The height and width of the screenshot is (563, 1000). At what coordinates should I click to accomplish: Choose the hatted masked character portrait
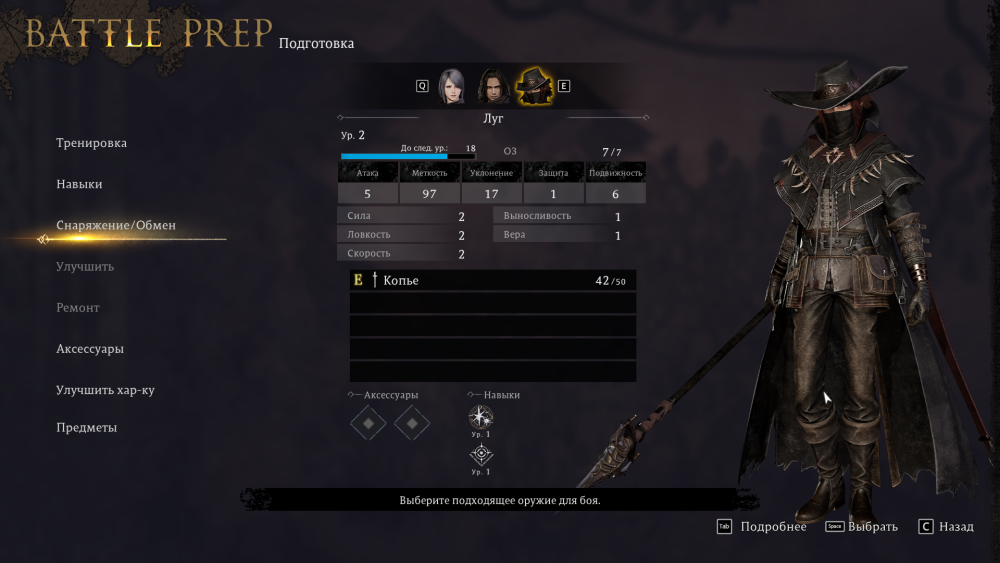point(534,86)
